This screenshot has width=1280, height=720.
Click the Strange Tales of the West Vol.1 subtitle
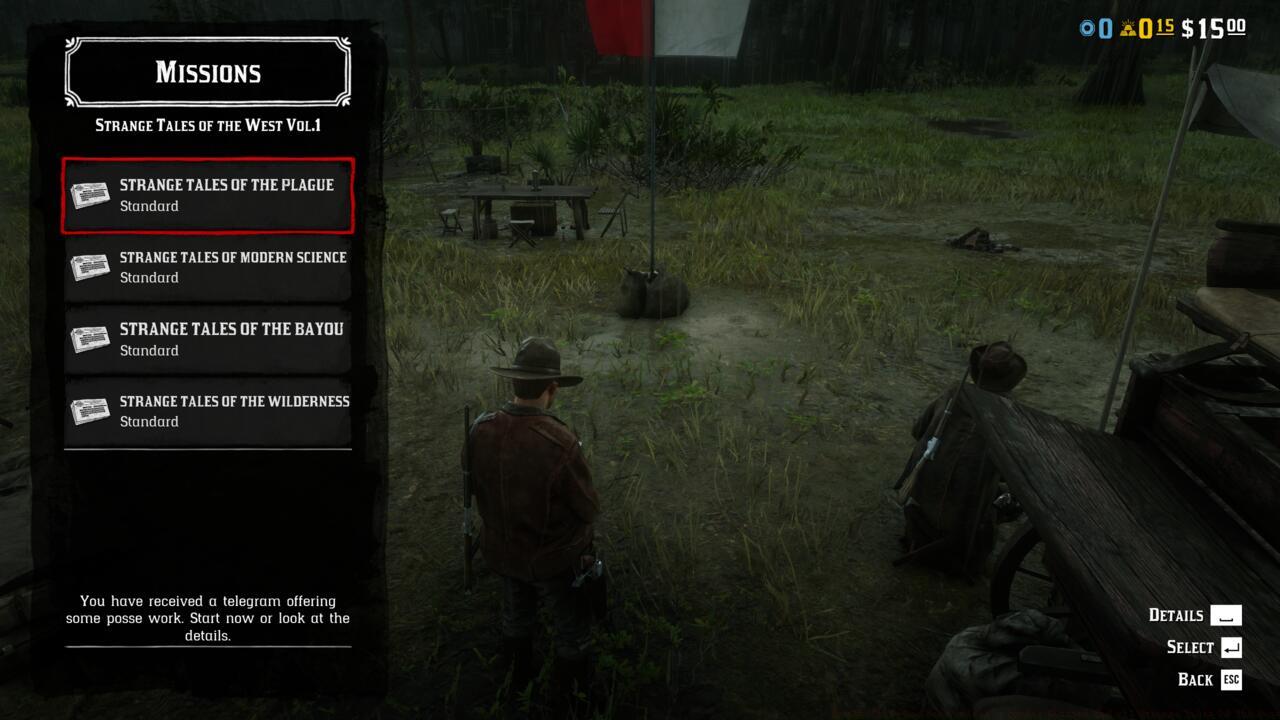(x=207, y=125)
